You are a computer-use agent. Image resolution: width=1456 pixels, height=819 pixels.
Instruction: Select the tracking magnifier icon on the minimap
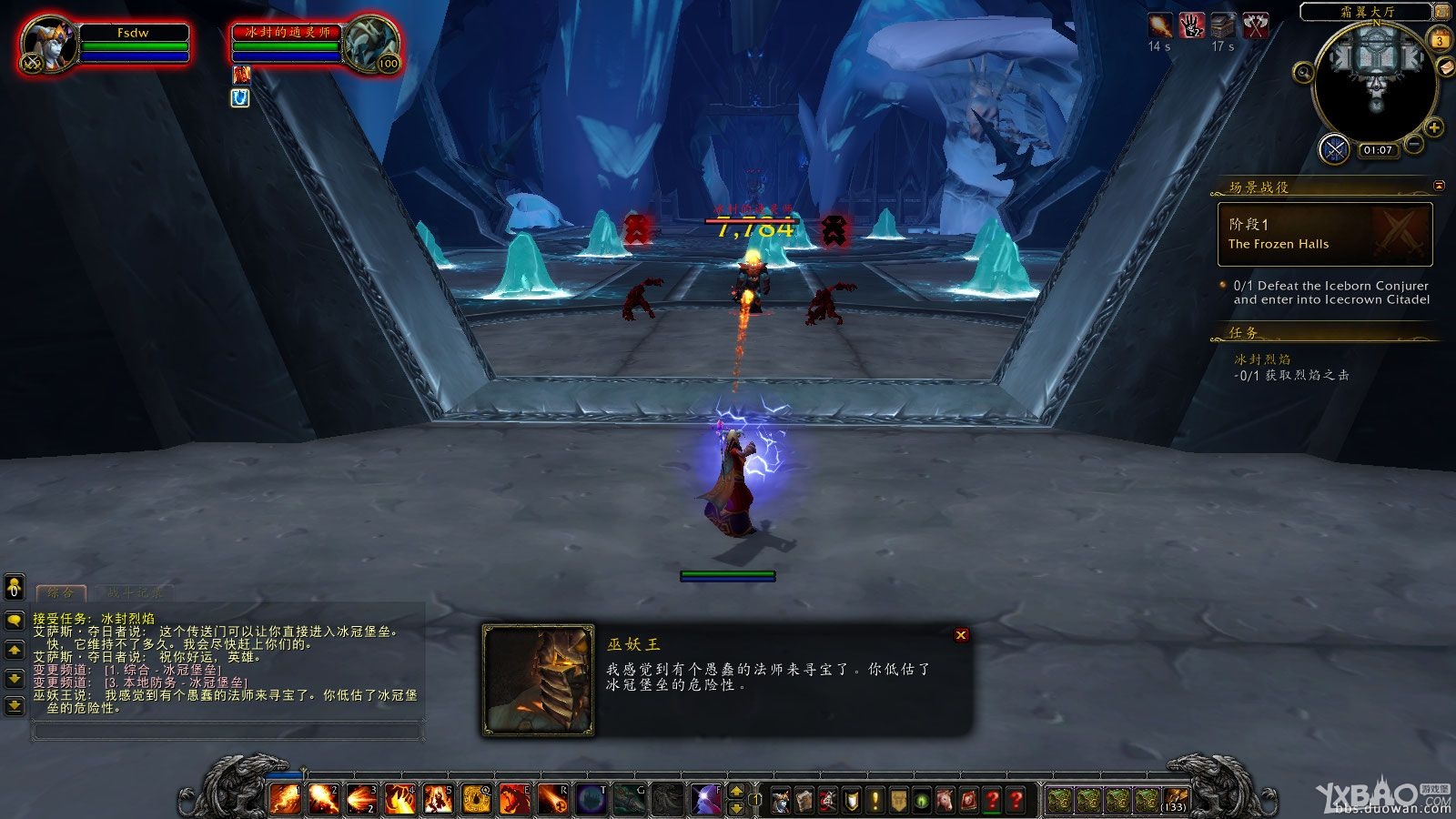pyautogui.click(x=1303, y=72)
